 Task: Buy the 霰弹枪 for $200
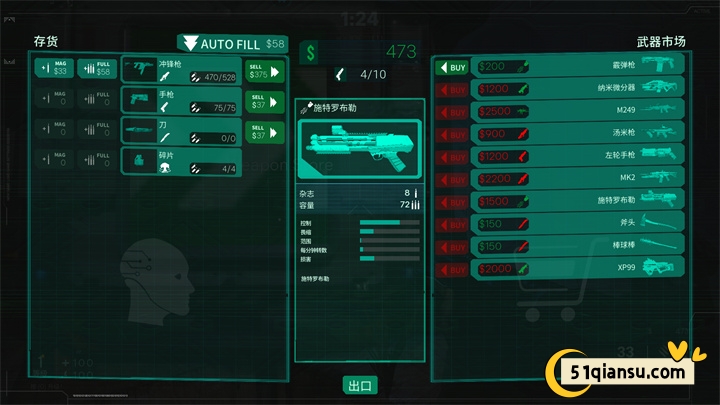(454, 68)
